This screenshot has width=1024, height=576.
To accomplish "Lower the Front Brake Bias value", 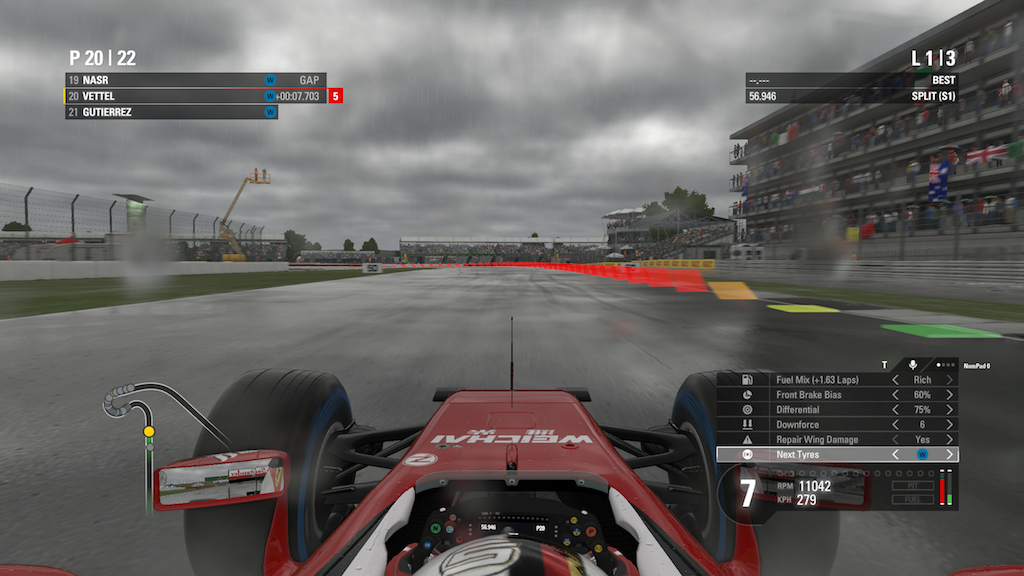I will (x=896, y=395).
